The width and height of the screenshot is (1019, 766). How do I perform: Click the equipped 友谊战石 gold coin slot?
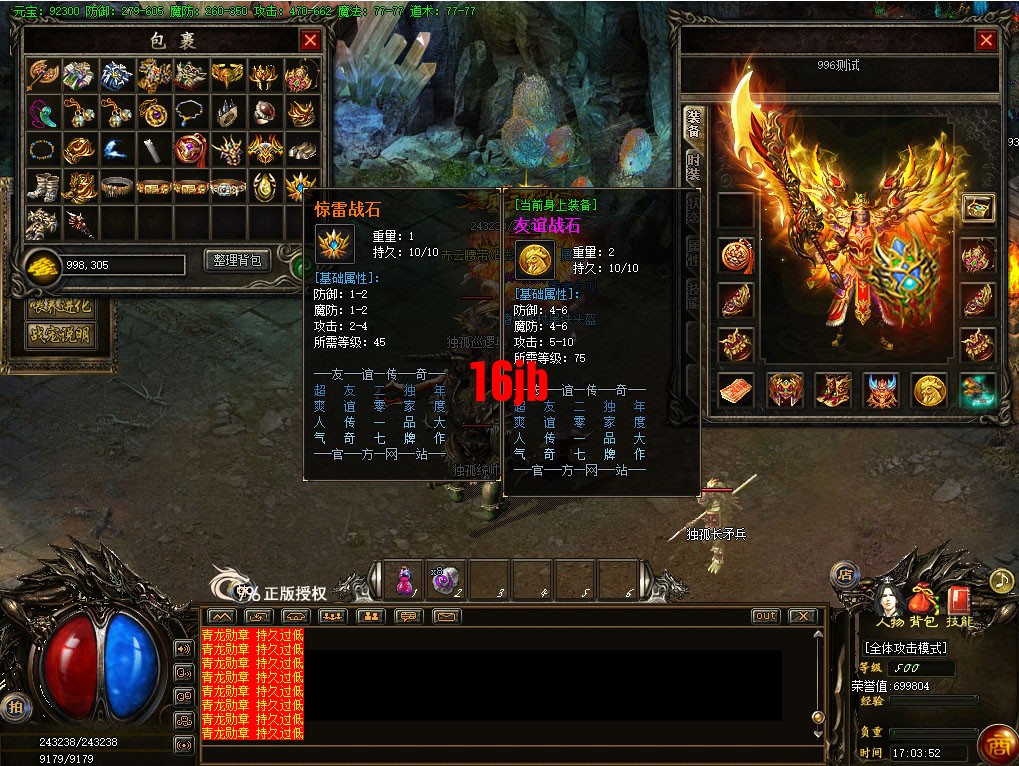(929, 390)
